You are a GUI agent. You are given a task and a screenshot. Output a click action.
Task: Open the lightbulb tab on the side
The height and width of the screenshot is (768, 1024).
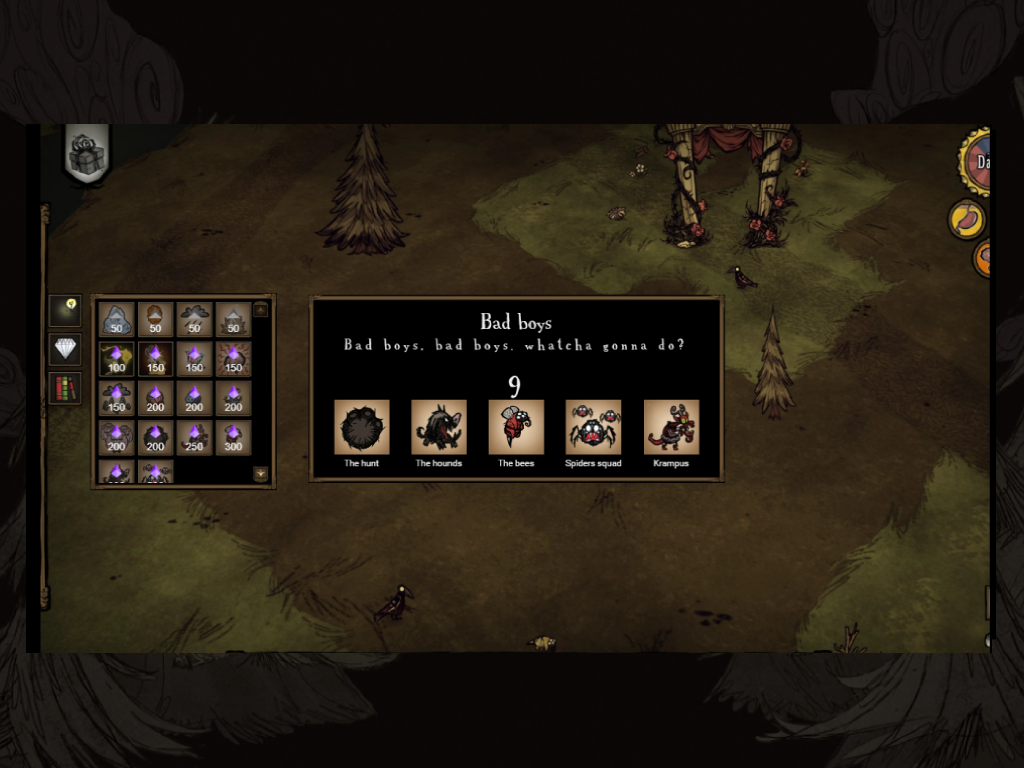pos(65,311)
